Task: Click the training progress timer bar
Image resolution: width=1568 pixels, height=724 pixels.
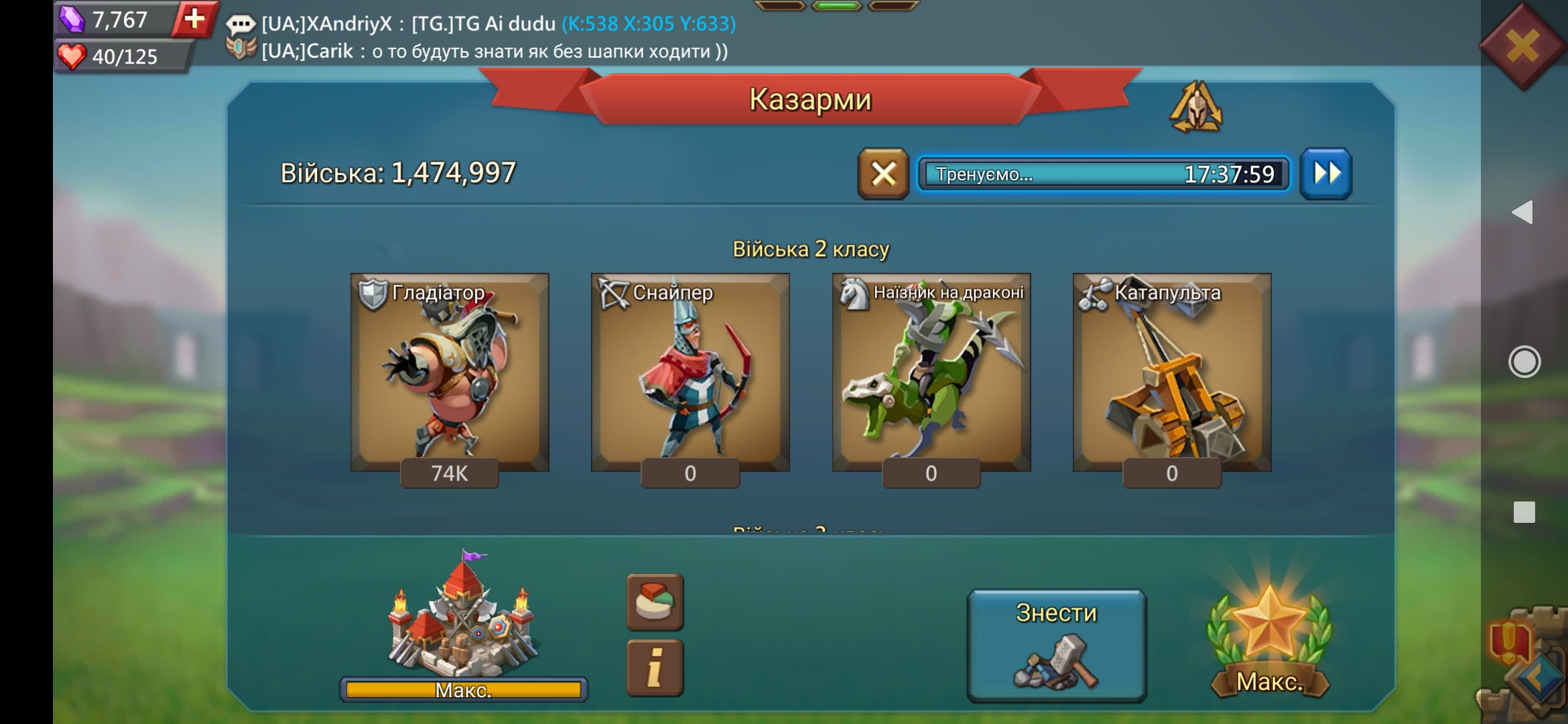Action: [1104, 174]
